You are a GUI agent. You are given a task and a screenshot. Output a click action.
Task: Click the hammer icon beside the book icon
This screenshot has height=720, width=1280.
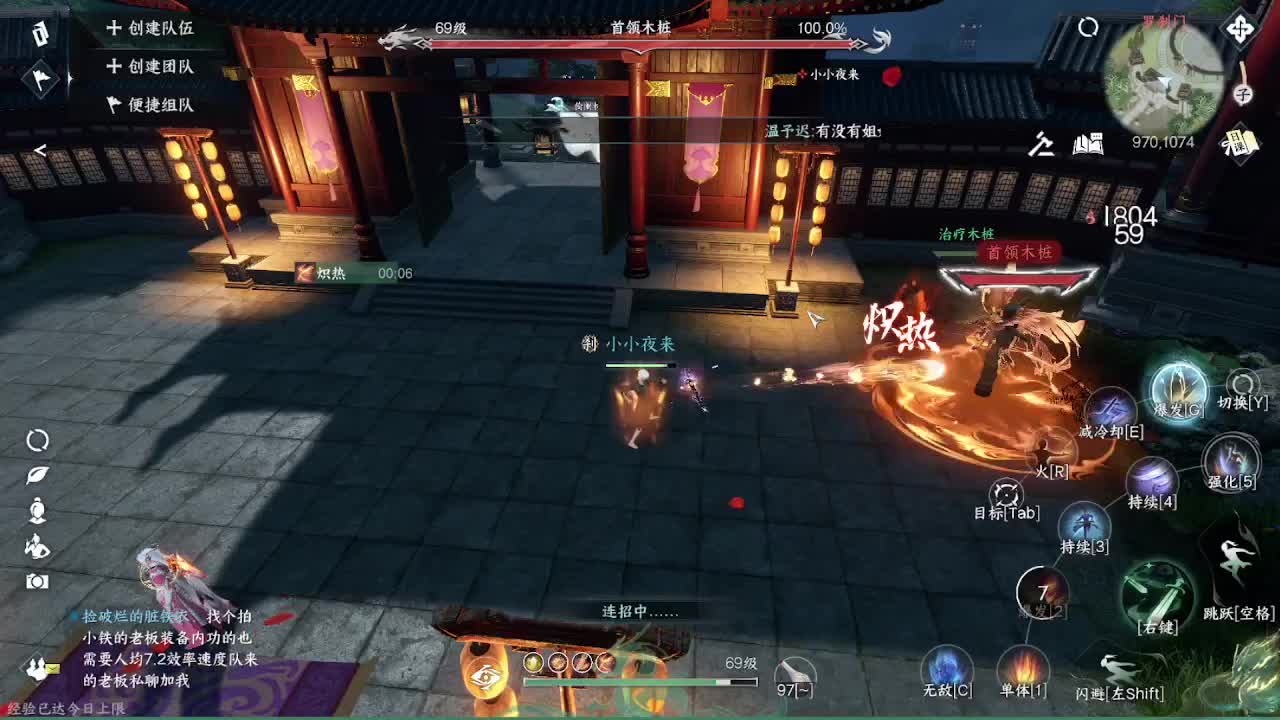(x=1040, y=145)
